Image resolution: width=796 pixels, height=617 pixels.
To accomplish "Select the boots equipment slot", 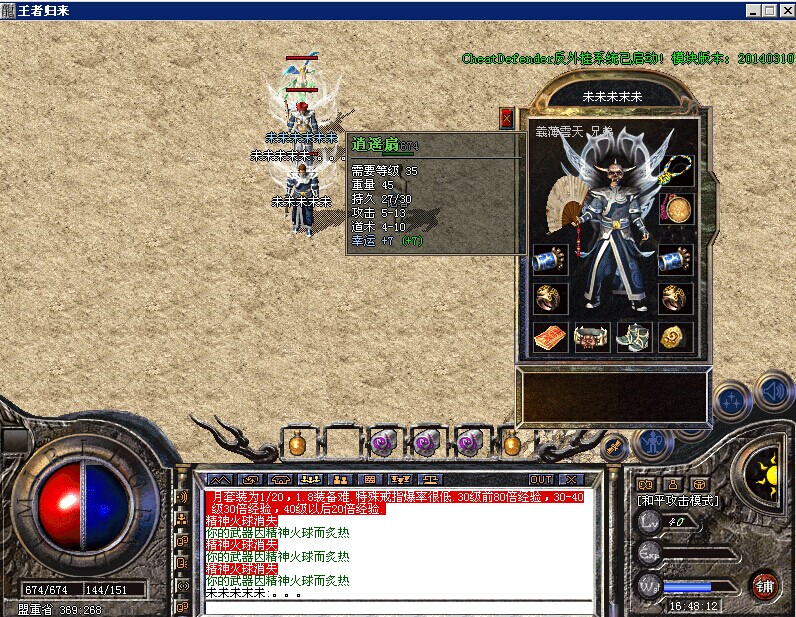I will [x=634, y=337].
